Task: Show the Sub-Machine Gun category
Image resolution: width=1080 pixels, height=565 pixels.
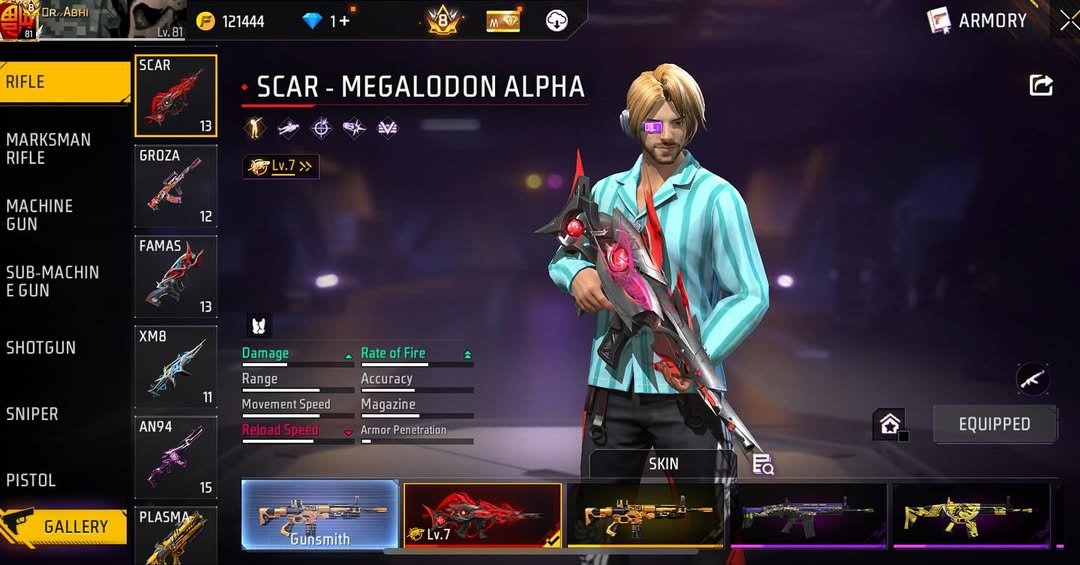Action: (x=62, y=281)
